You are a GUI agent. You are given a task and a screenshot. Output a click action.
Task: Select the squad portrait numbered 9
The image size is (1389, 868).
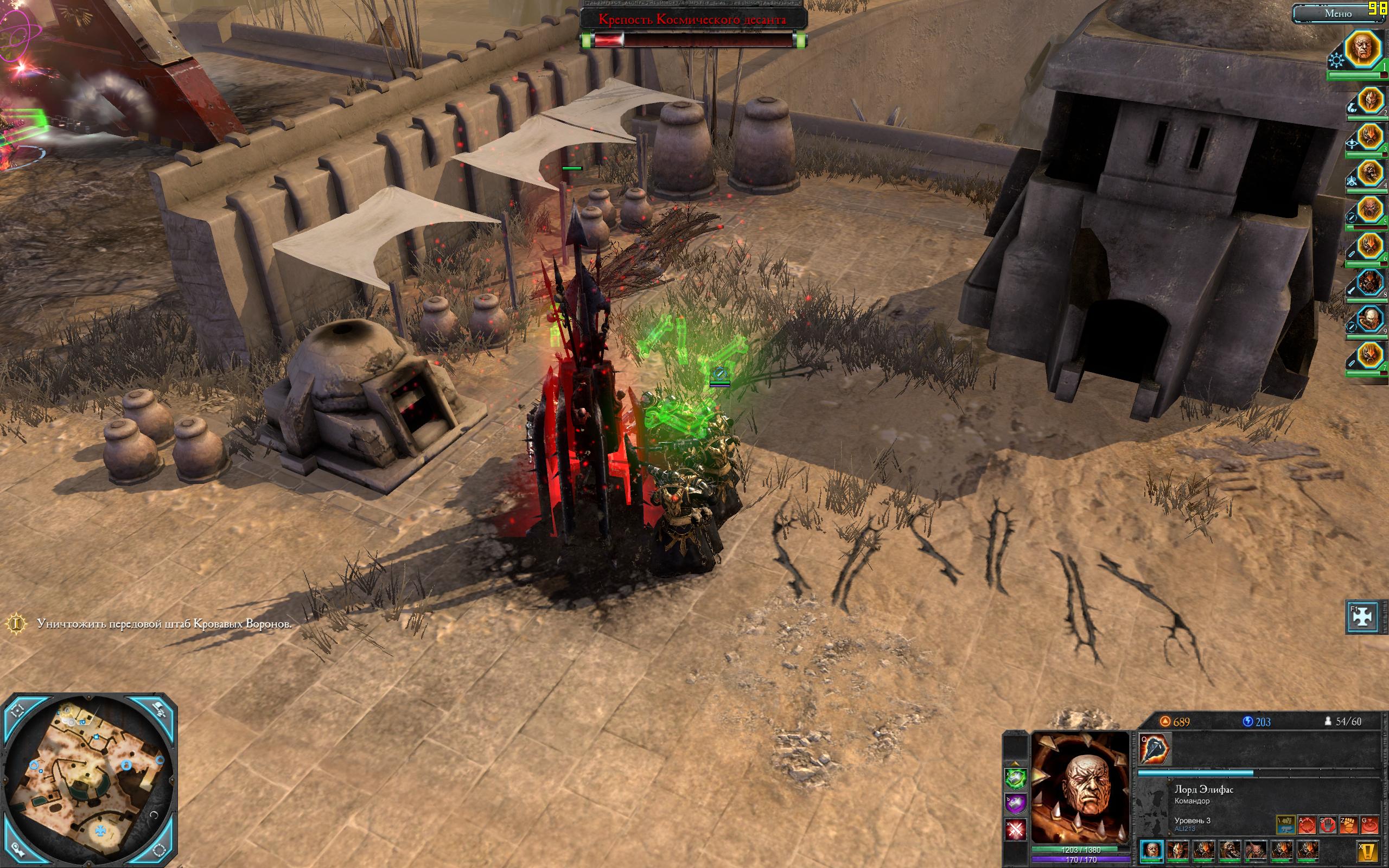click(1369, 320)
